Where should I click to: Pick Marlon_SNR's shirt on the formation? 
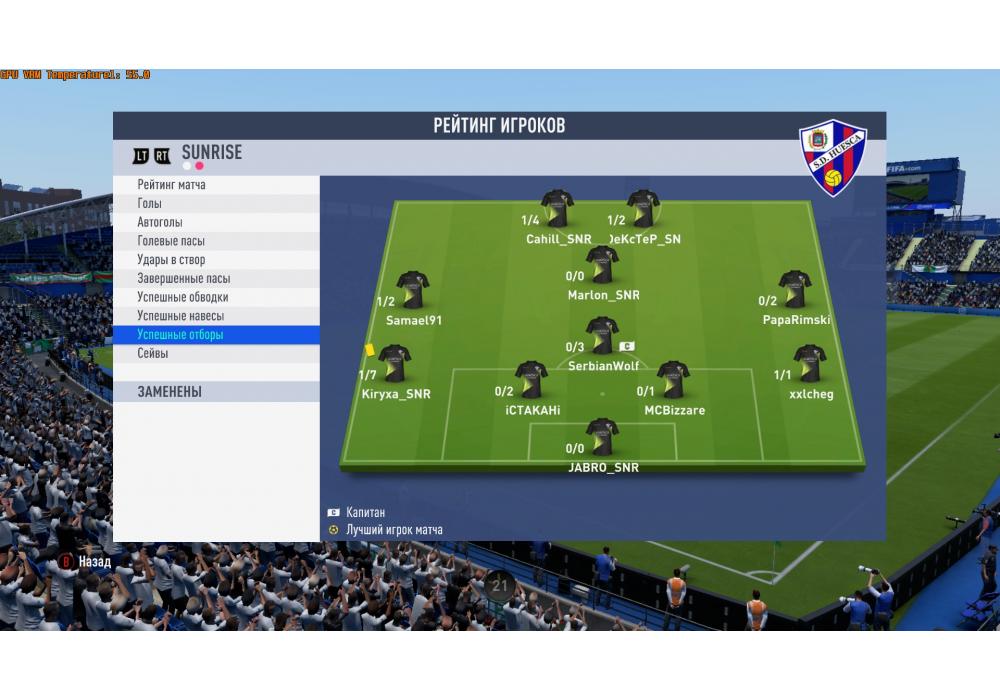602,265
